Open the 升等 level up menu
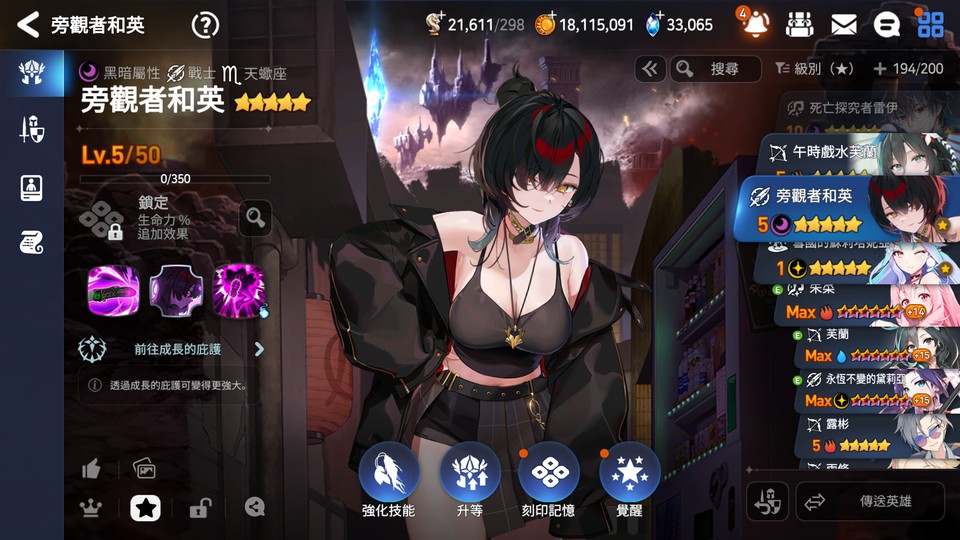Viewport: 960px width, 540px height. (x=469, y=474)
